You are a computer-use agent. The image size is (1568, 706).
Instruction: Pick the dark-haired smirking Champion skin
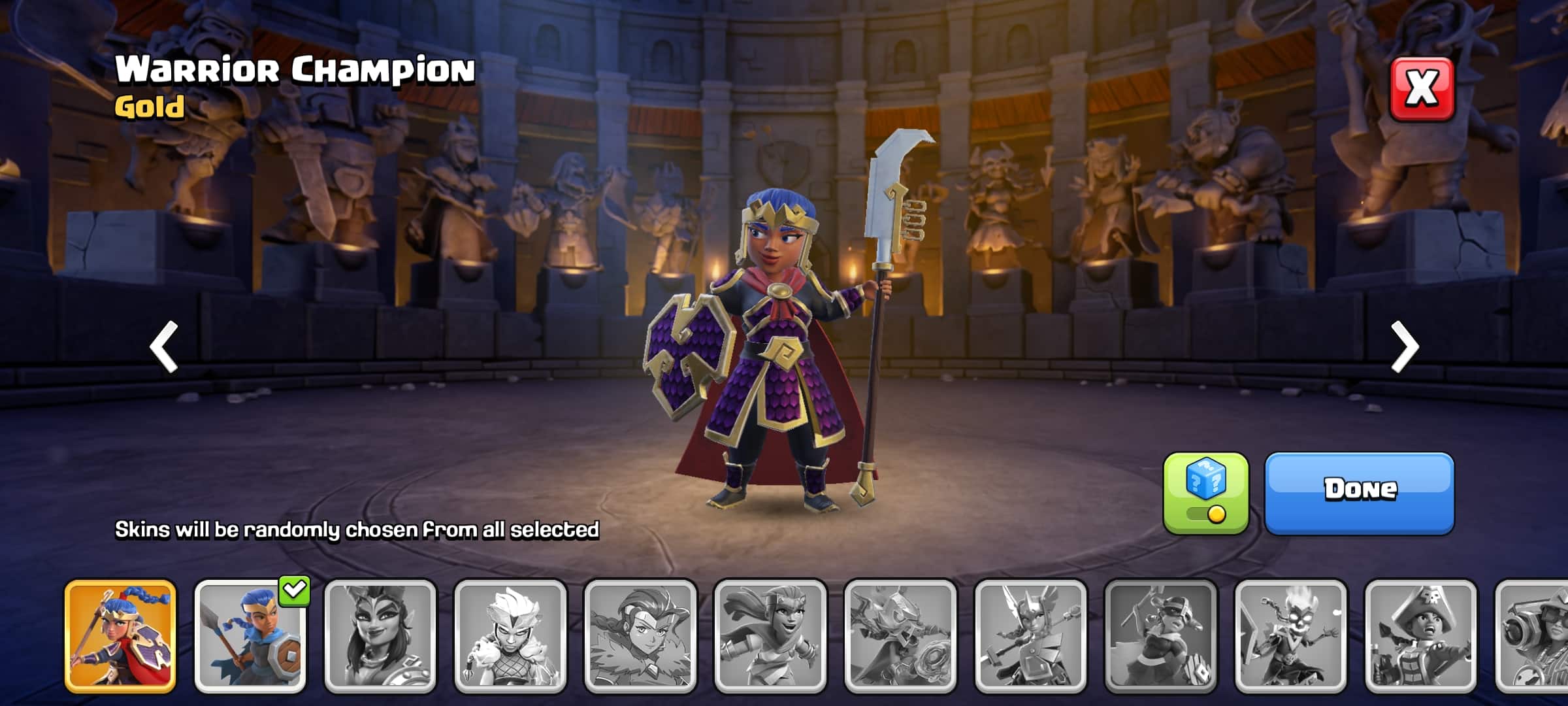[380, 636]
